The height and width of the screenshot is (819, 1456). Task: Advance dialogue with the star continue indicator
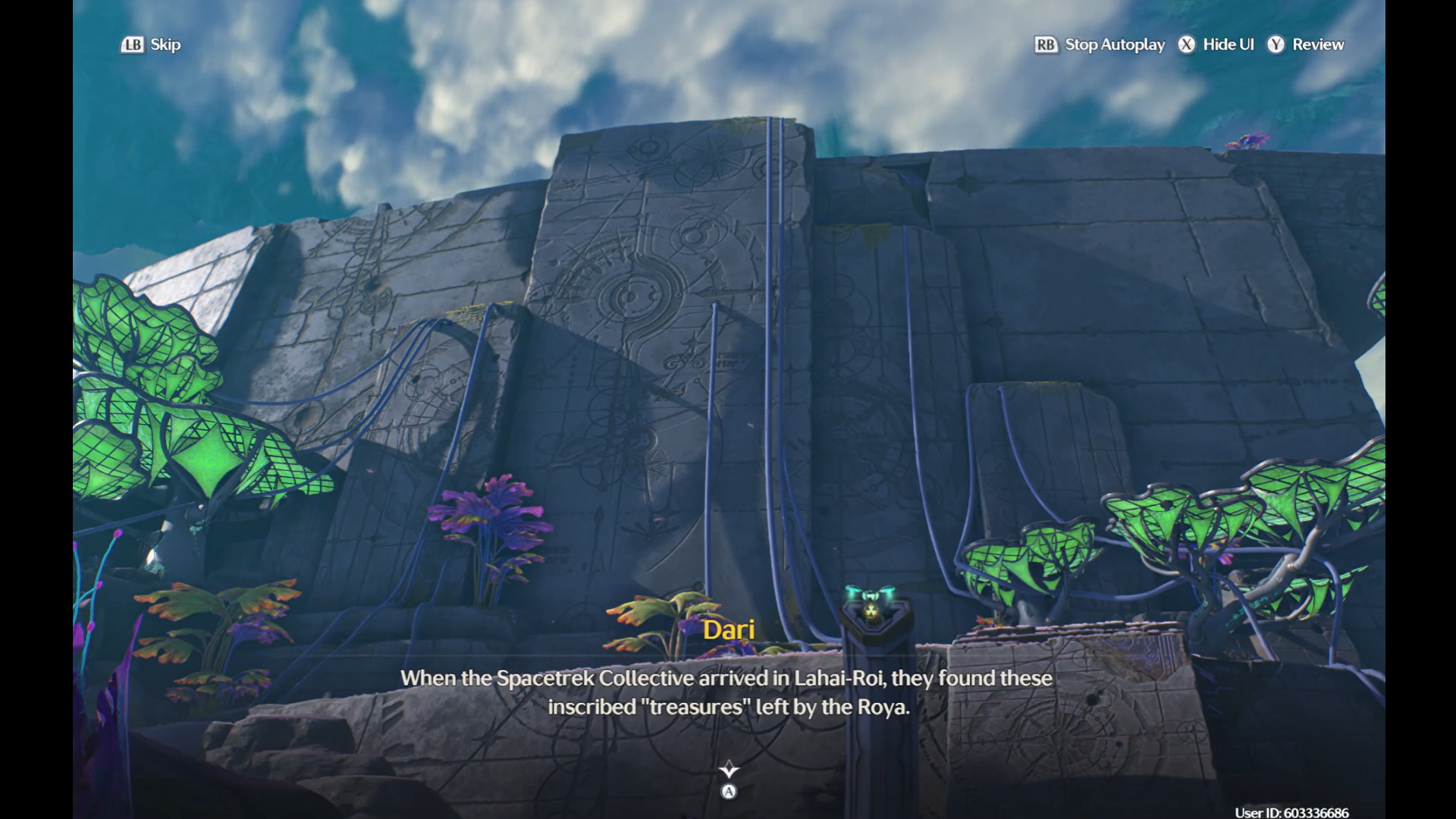tap(729, 770)
